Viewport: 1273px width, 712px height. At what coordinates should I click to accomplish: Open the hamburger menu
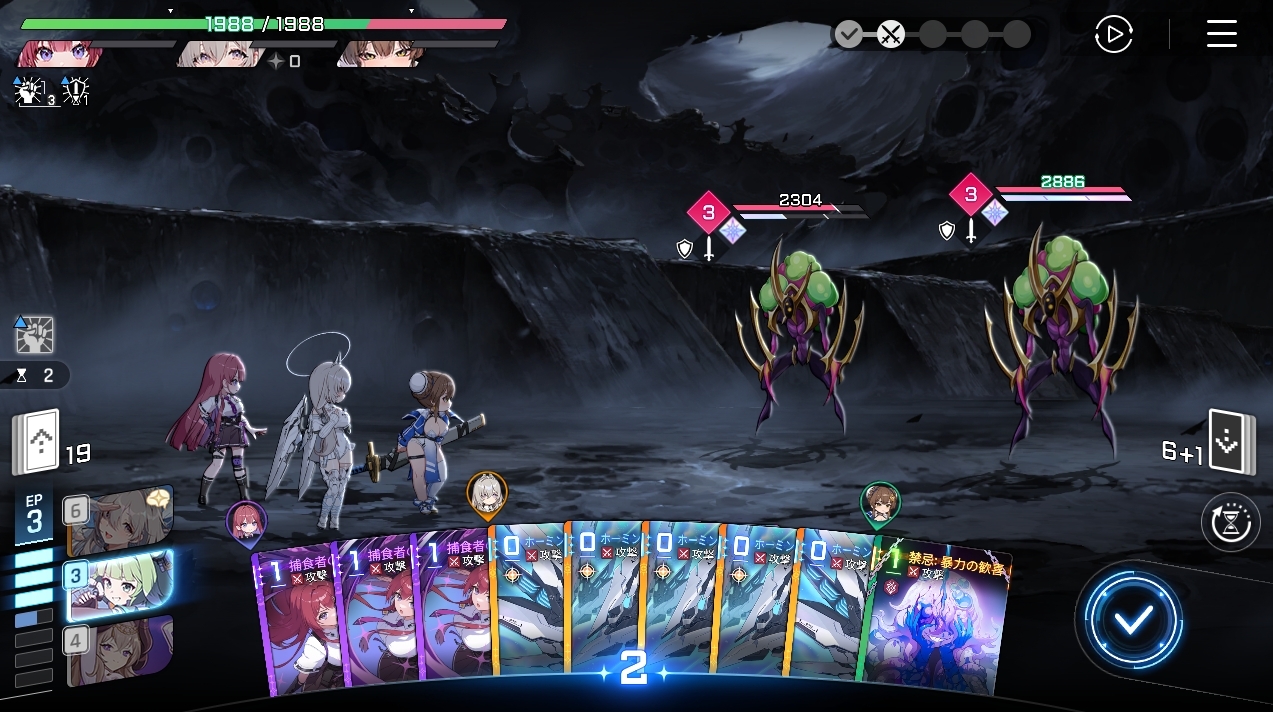(1221, 34)
